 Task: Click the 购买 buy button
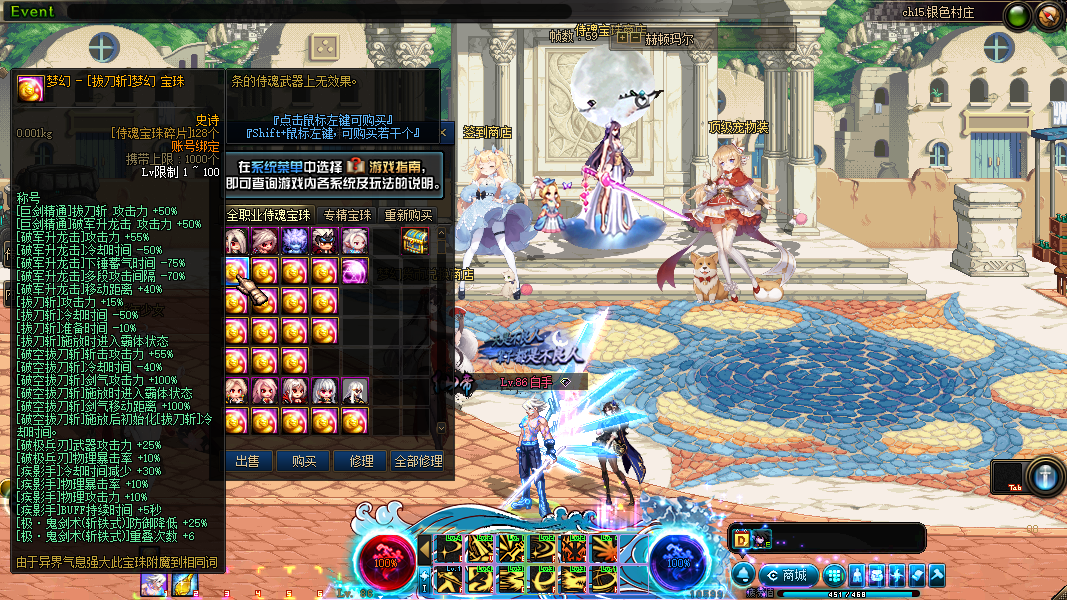click(304, 461)
